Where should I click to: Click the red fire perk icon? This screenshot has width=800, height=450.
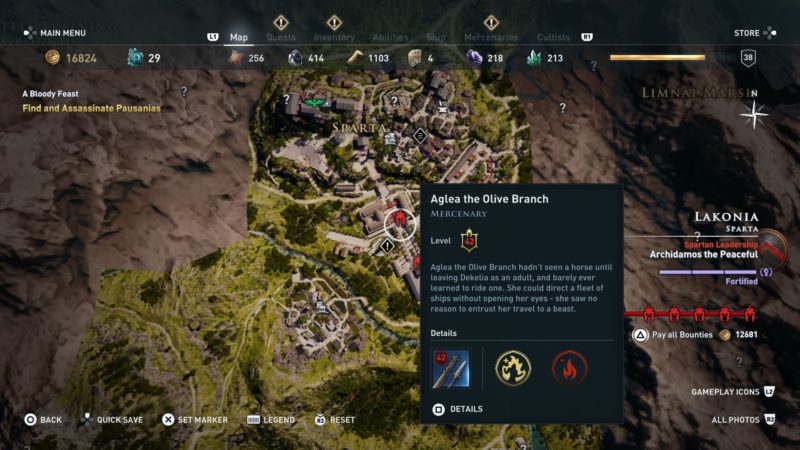pos(569,367)
